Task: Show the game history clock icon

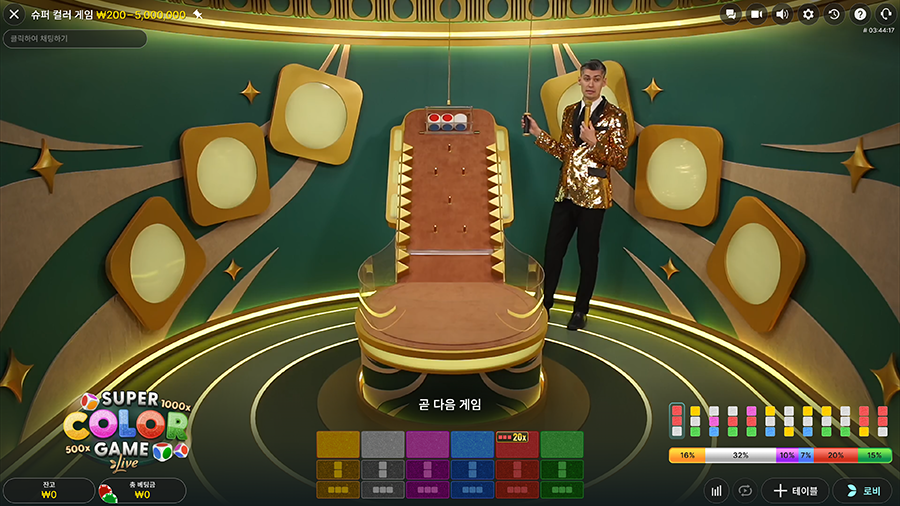Action: (x=834, y=15)
